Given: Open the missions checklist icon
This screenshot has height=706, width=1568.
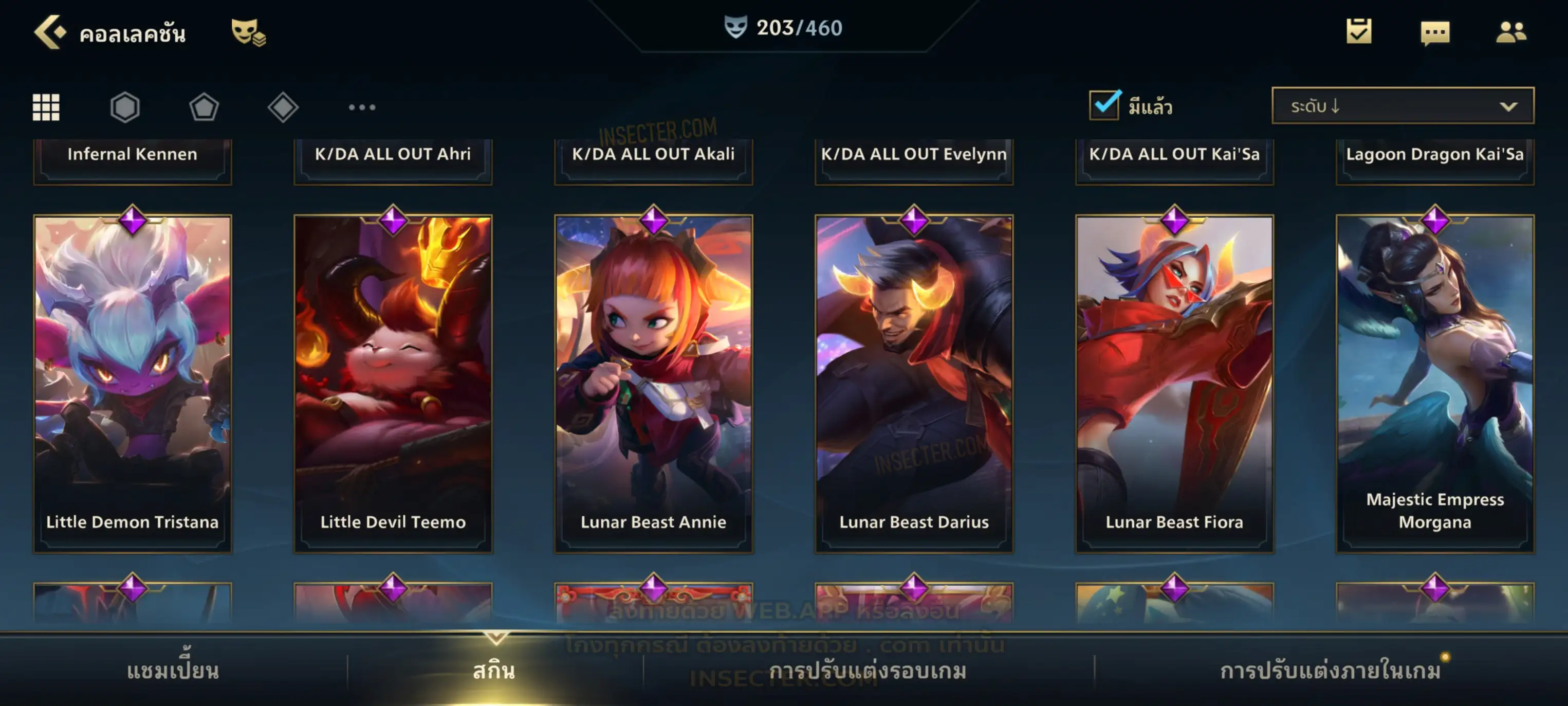Looking at the screenshot, I should tap(1359, 32).
